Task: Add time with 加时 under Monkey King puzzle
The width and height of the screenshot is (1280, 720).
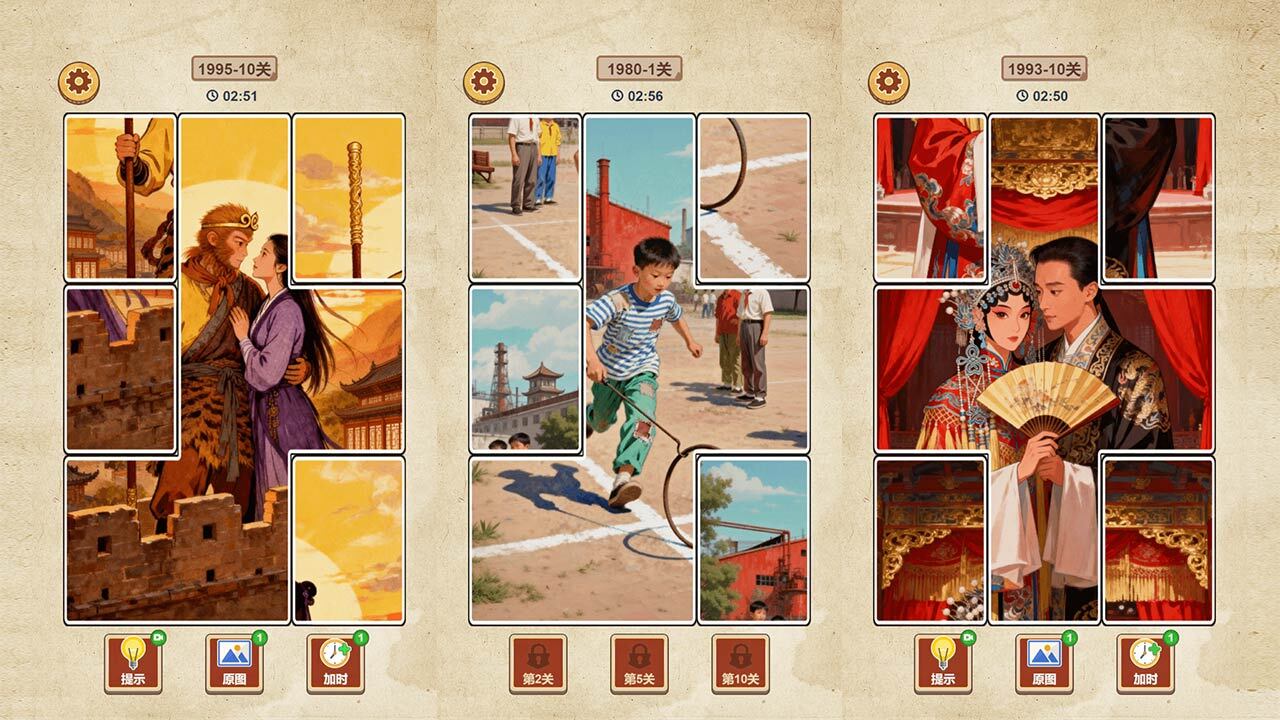Action: [x=335, y=664]
